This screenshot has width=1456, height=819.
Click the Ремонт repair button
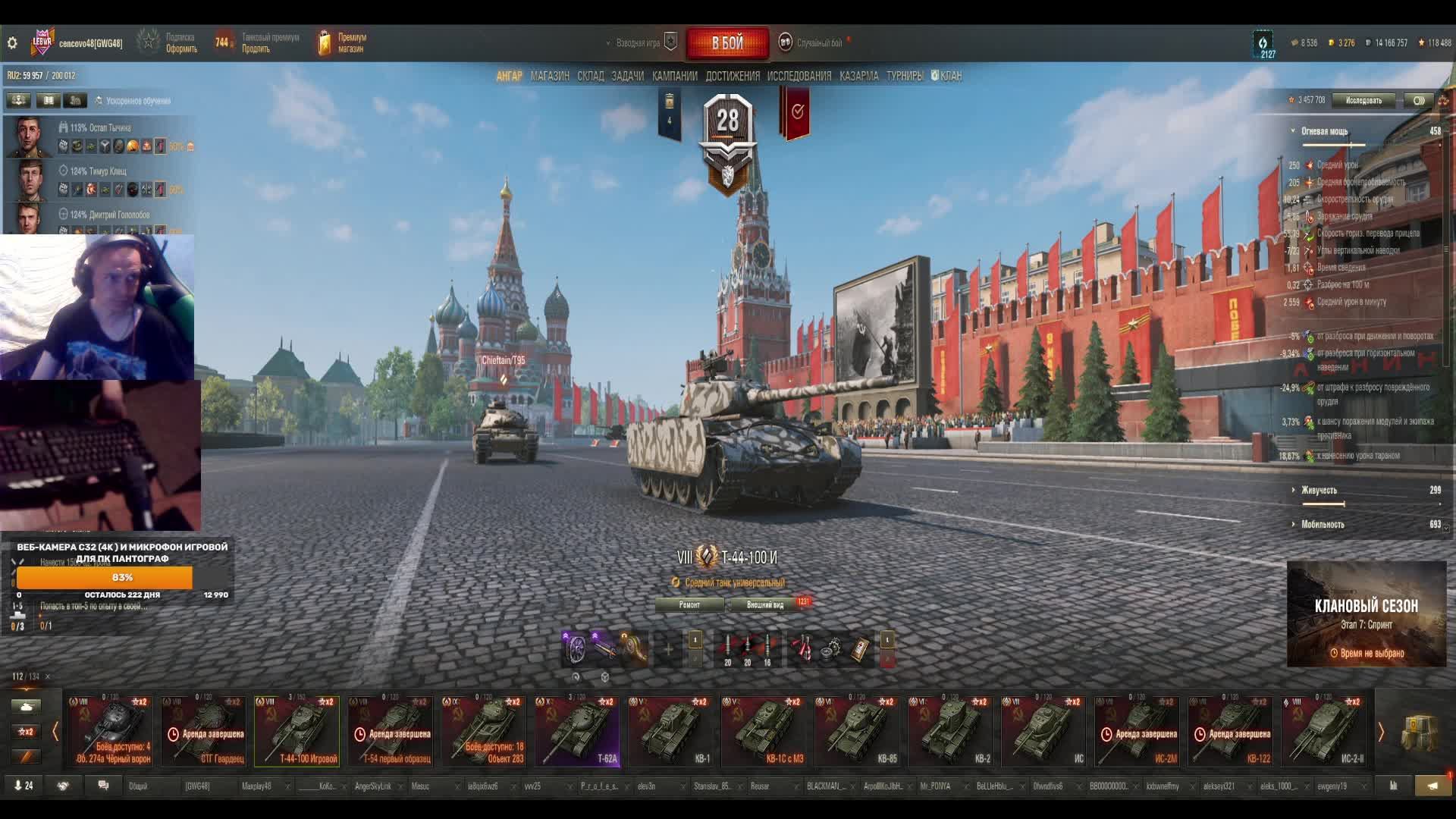689,604
